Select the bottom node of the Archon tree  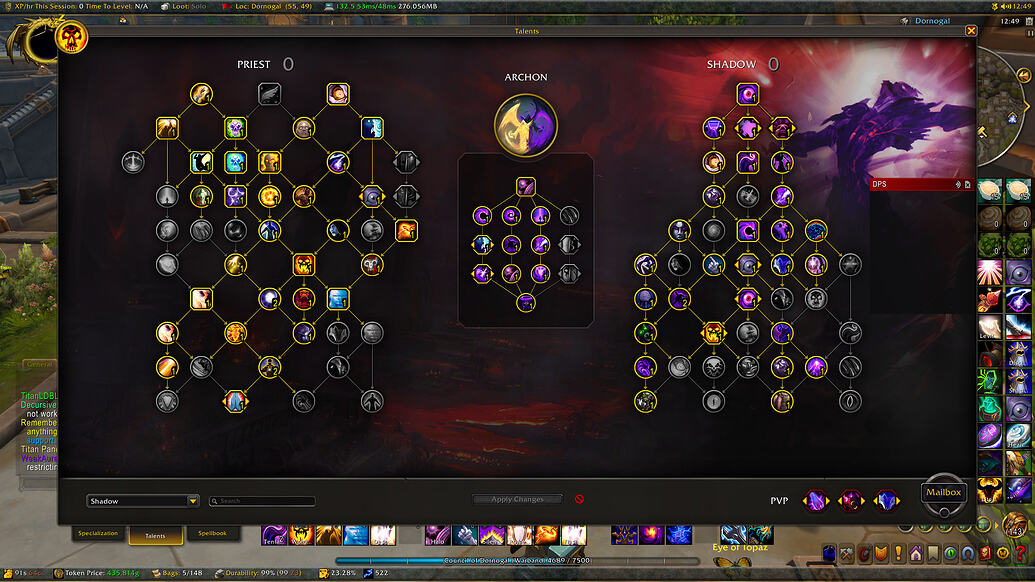(x=526, y=301)
